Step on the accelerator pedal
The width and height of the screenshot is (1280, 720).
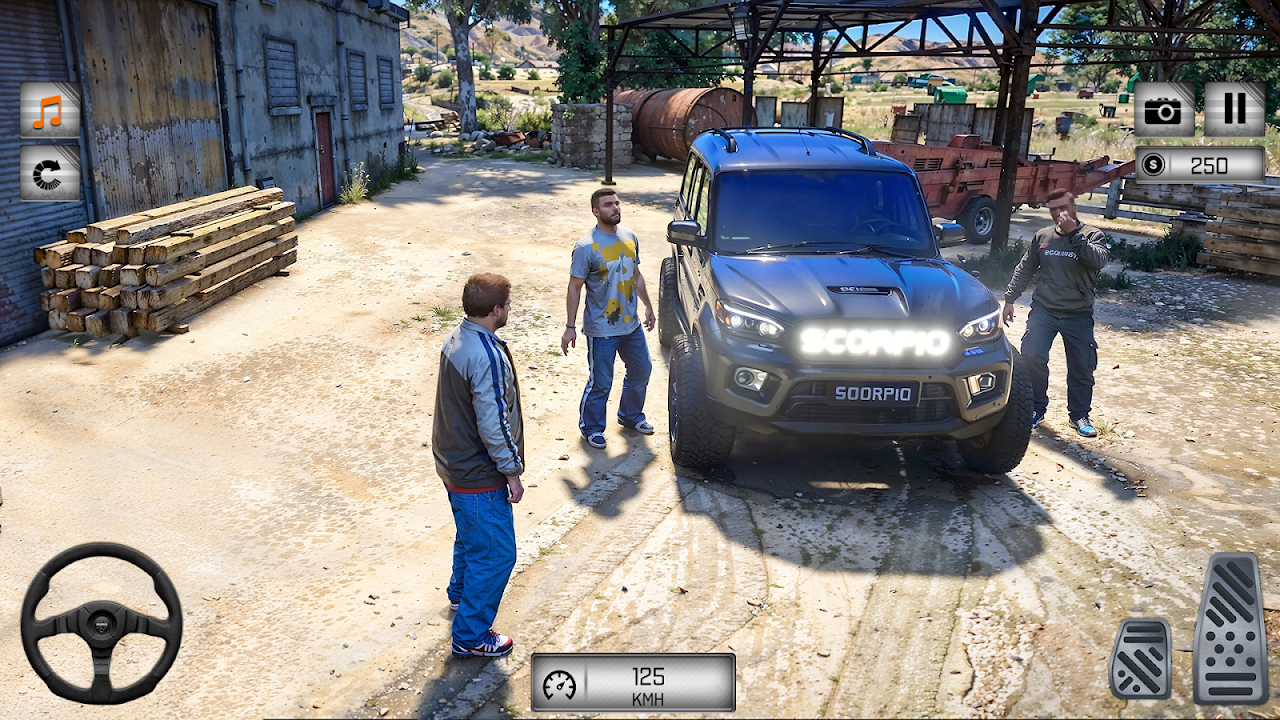coord(1230,628)
